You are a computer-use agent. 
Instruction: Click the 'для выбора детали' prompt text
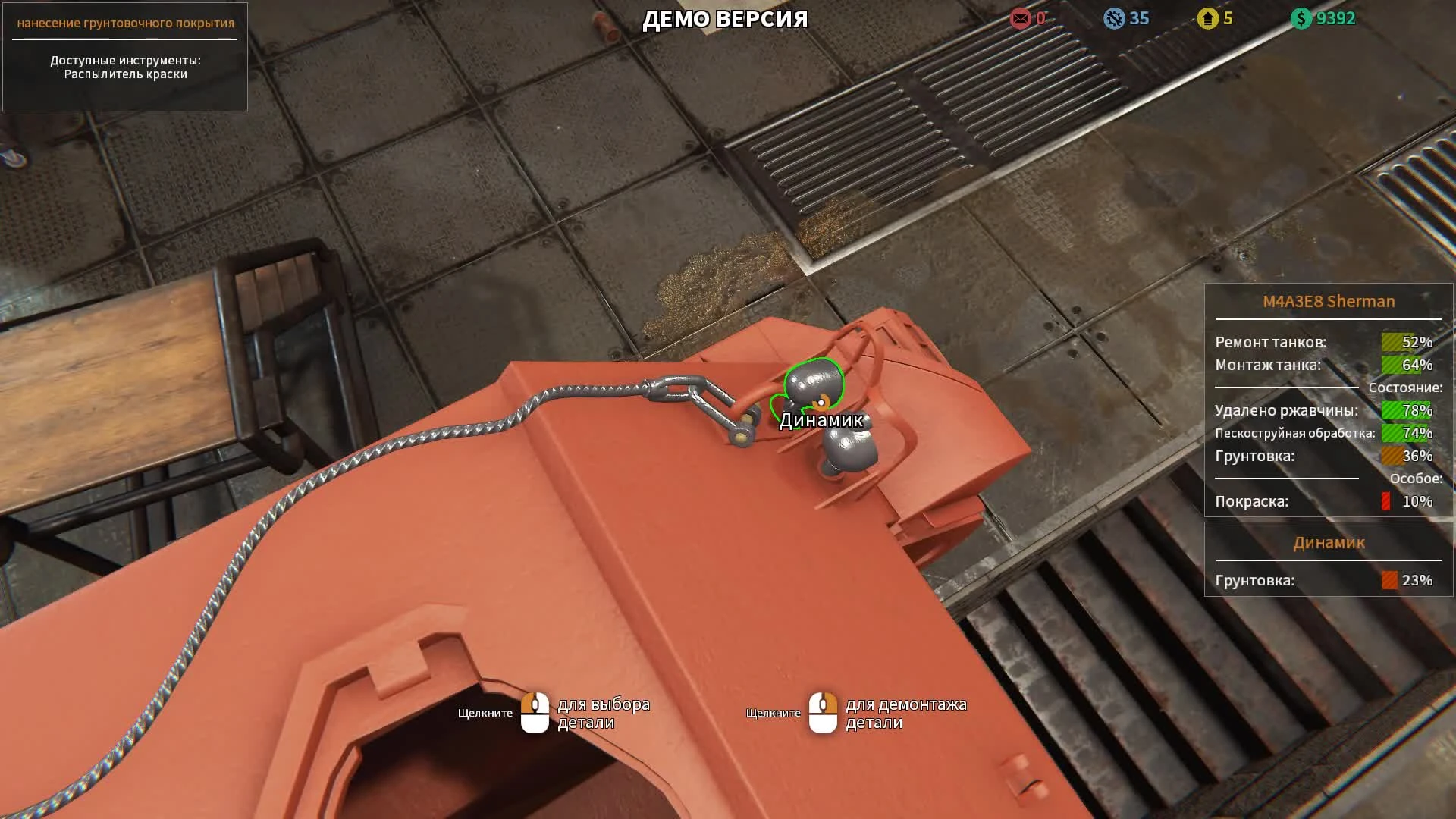click(x=603, y=713)
